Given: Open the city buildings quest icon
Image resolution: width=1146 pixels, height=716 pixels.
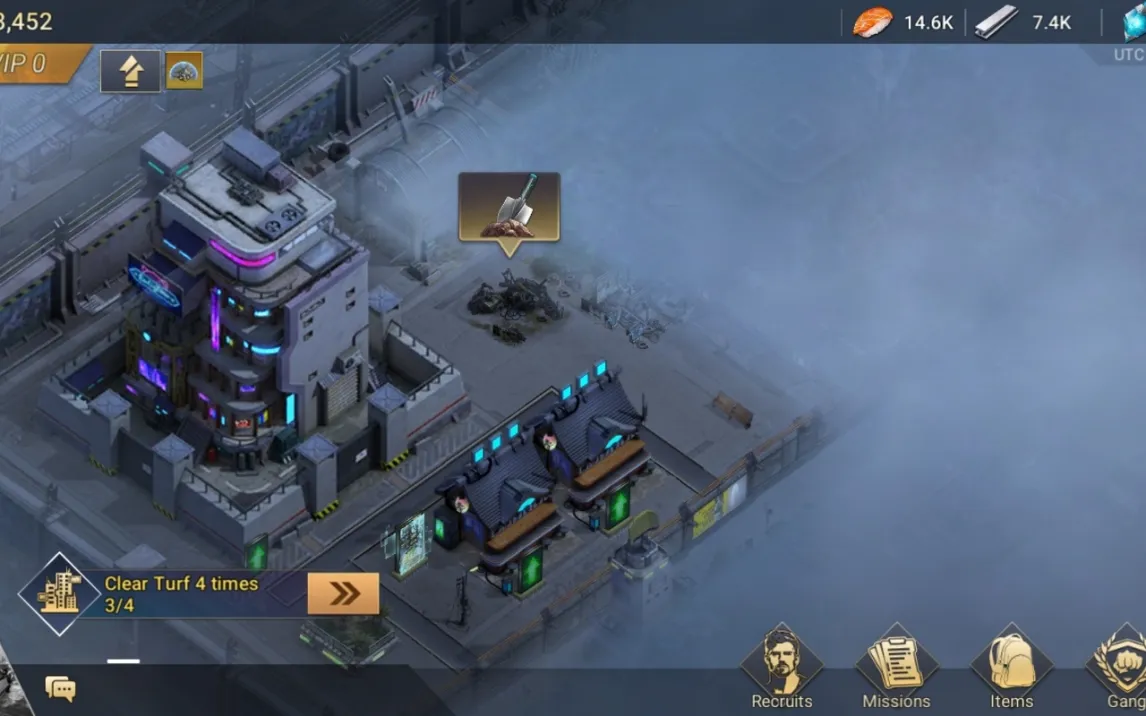Looking at the screenshot, I should click(x=59, y=594).
